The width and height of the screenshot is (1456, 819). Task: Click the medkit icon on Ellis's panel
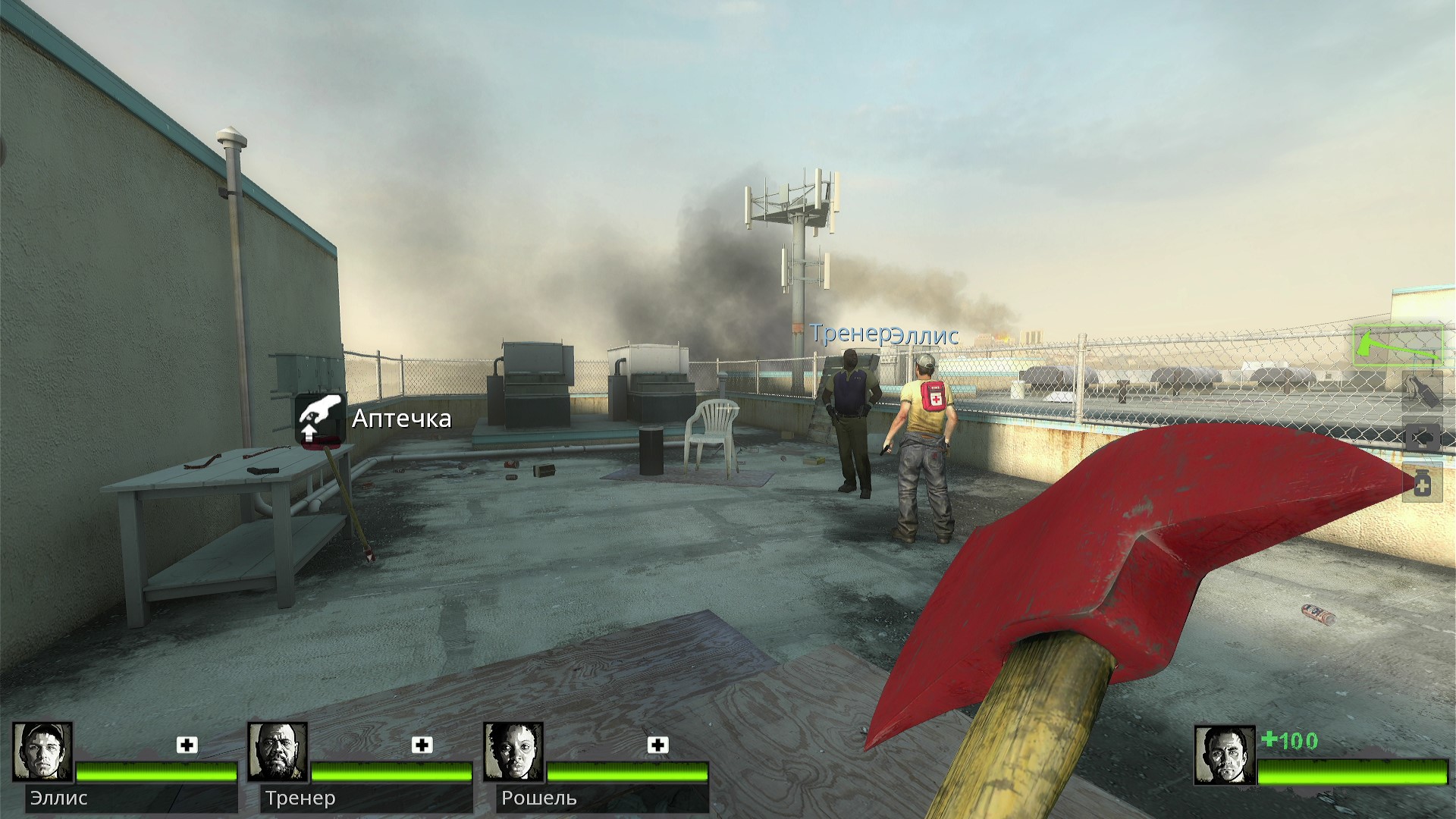[187, 745]
